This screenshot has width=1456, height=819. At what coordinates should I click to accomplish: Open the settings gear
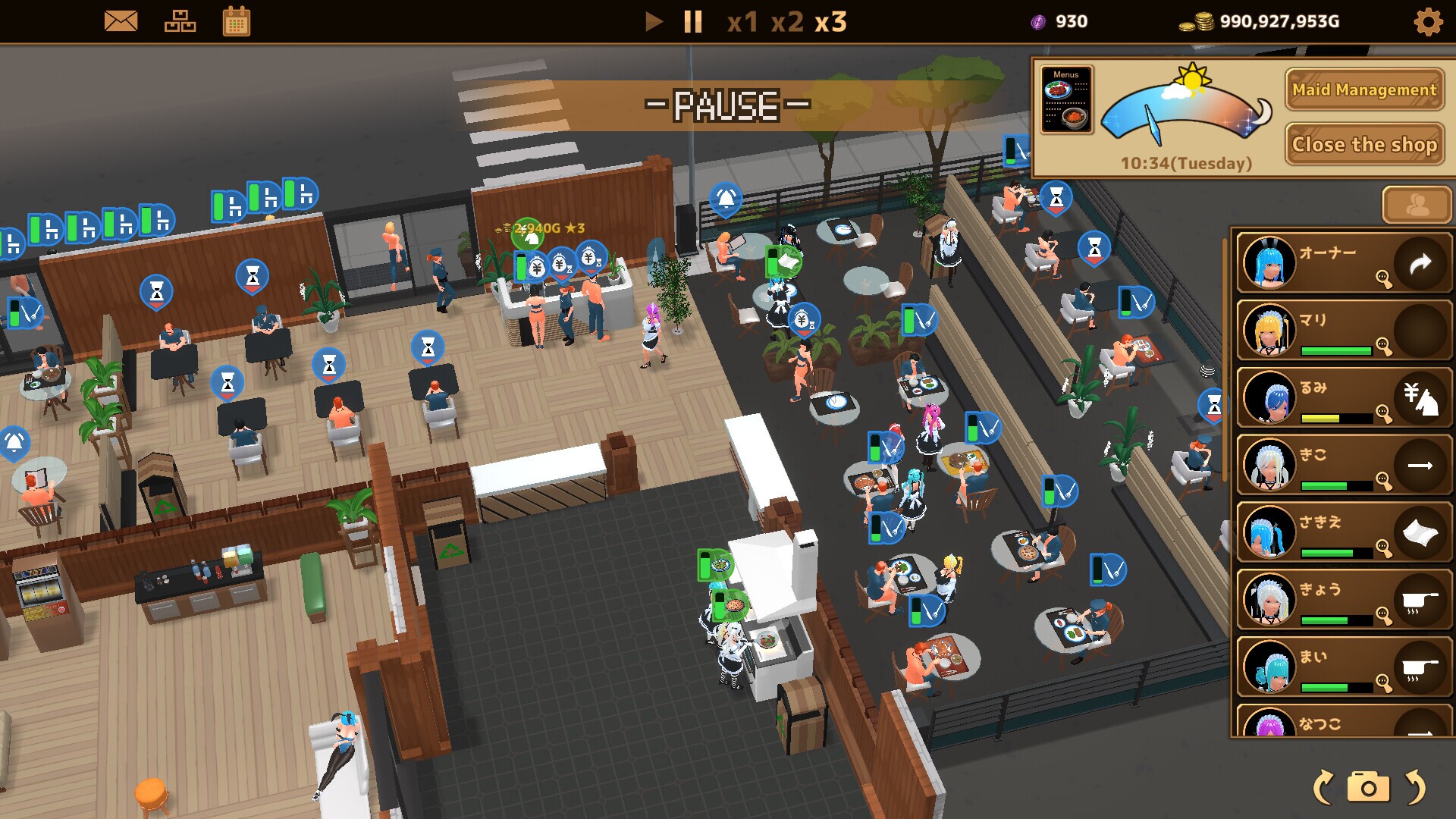1428,21
